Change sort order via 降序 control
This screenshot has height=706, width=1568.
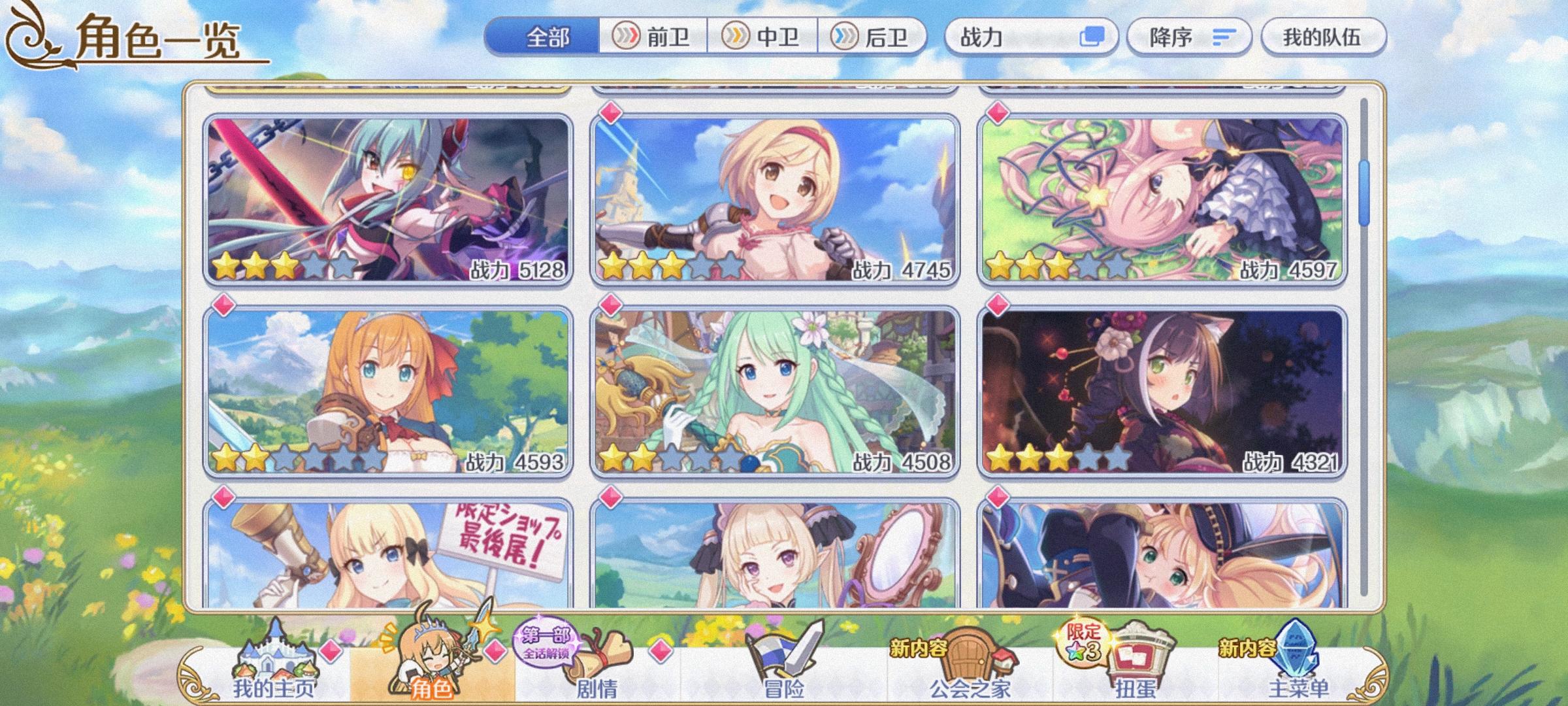tap(1189, 38)
